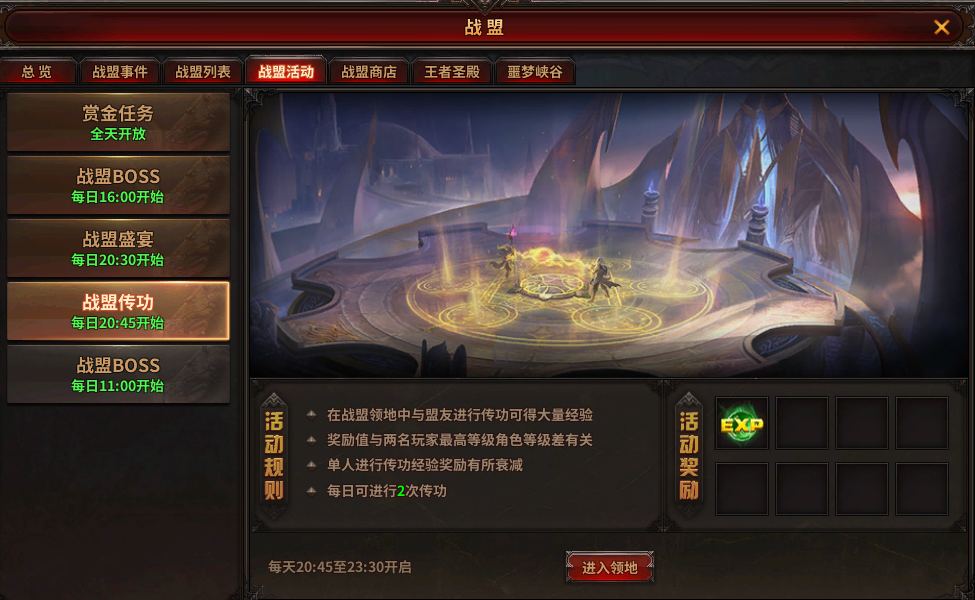The width and height of the screenshot is (975, 600).
Task: Choose 战盟BOSS starting at 11:00
Action: pos(118,374)
